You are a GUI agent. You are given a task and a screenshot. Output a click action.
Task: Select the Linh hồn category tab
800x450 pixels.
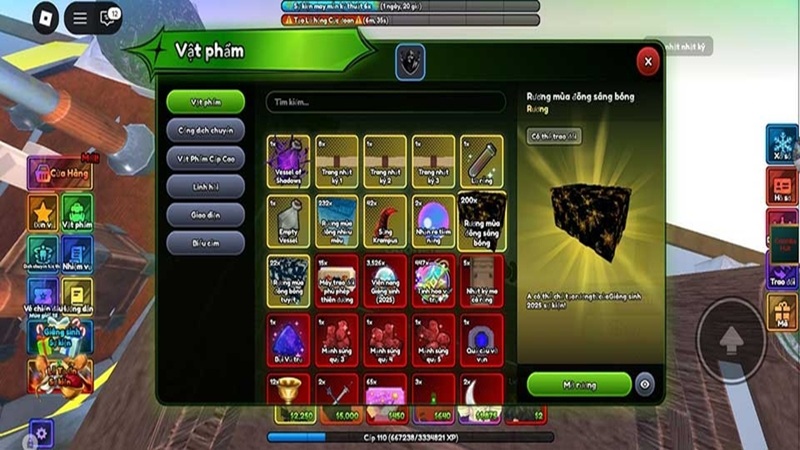click(206, 186)
